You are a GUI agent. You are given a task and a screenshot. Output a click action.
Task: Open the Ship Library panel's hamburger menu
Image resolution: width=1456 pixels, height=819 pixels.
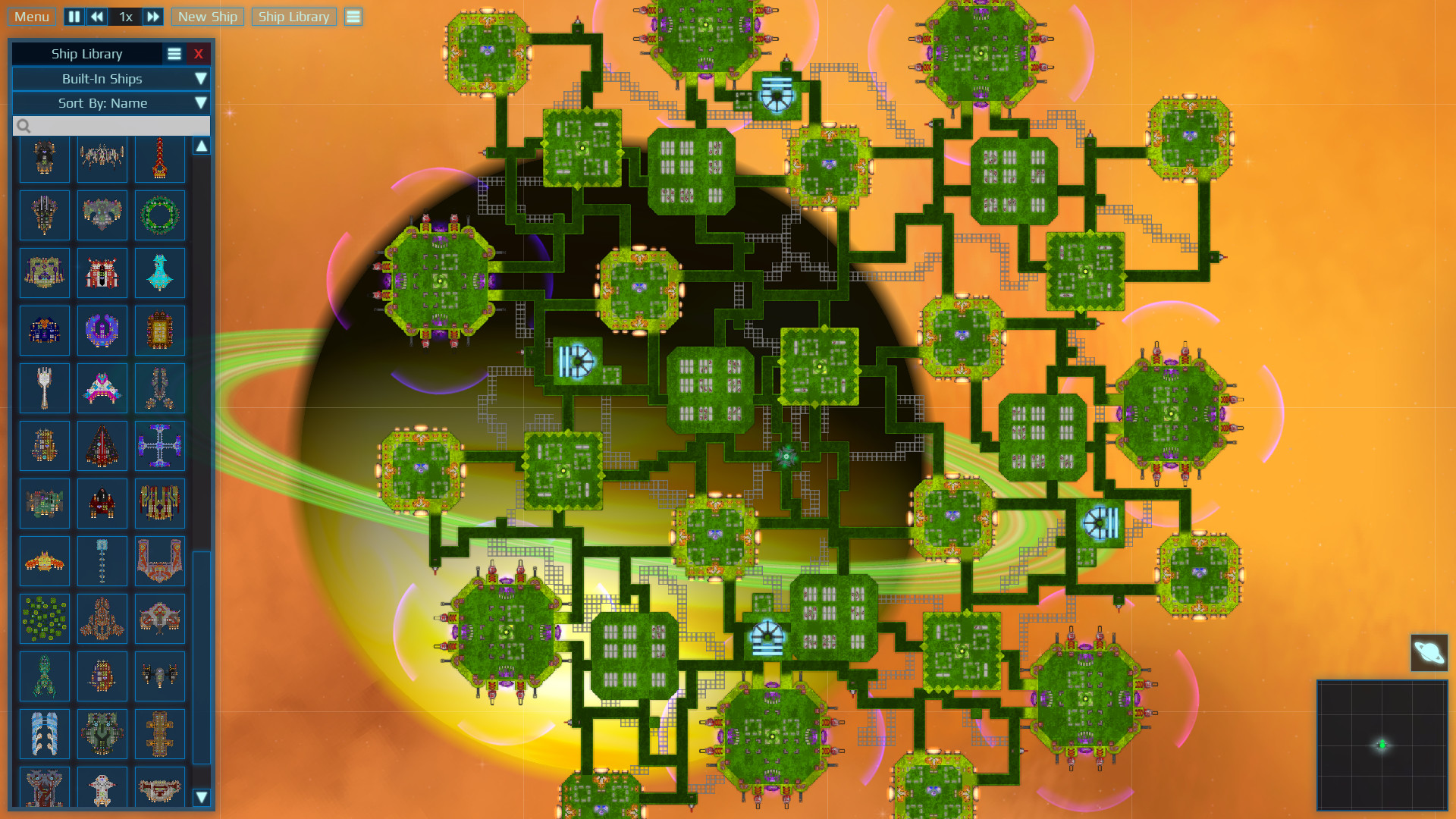(174, 53)
